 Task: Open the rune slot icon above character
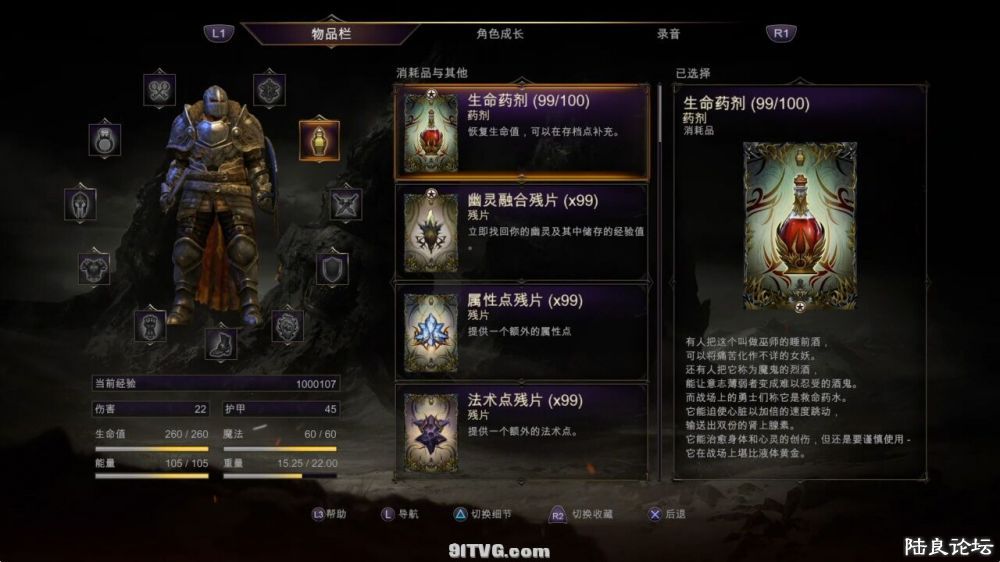[269, 90]
